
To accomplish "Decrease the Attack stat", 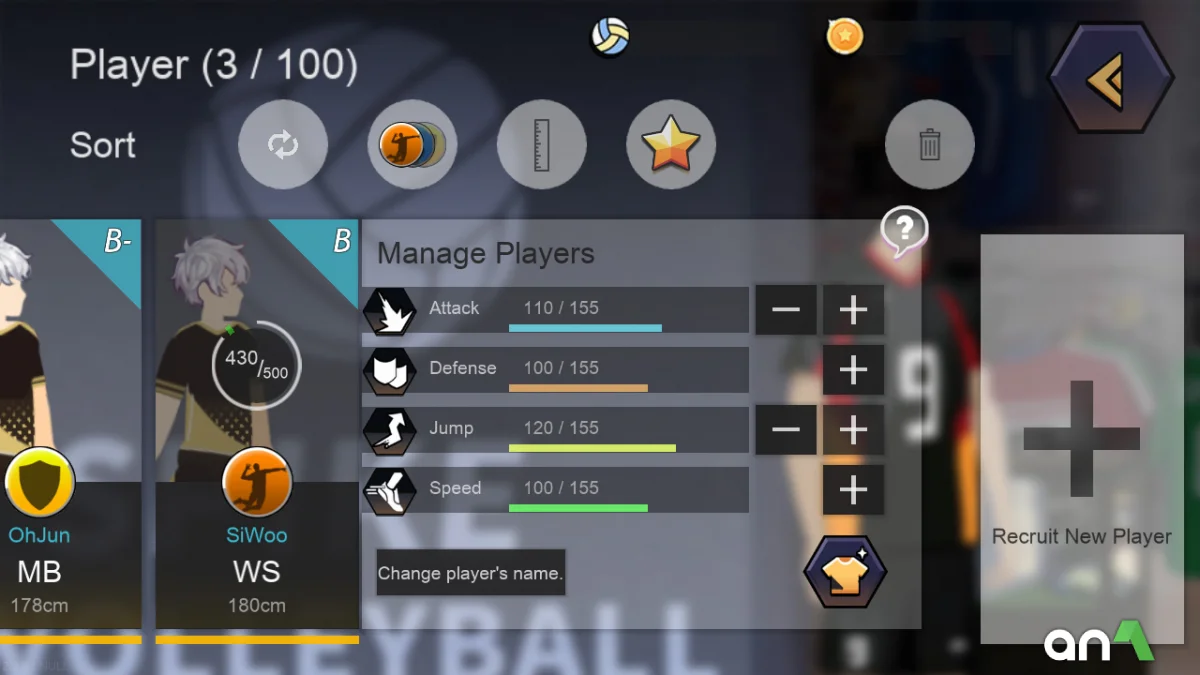I will coord(786,310).
